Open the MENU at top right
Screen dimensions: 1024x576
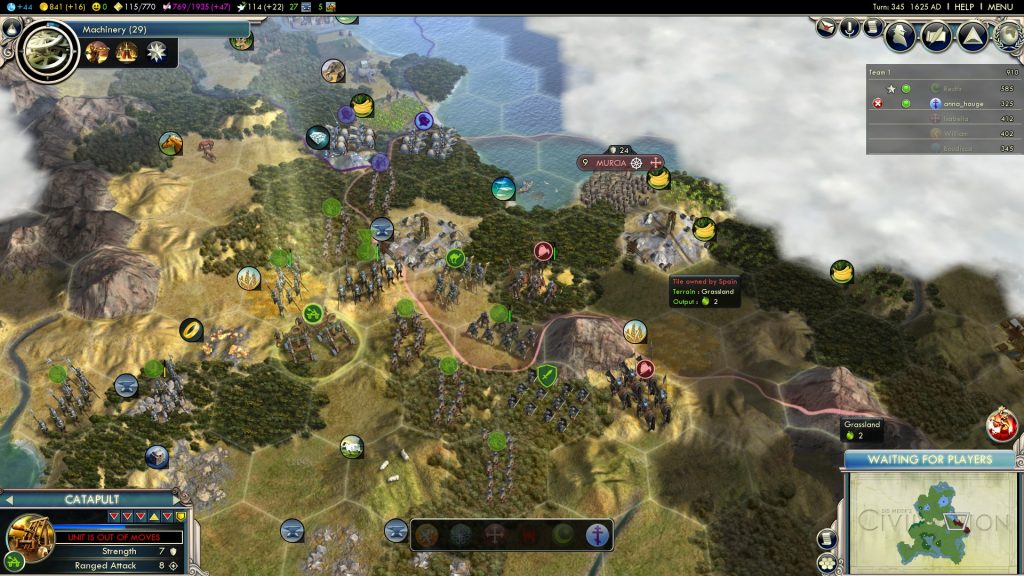tap(1000, 6)
